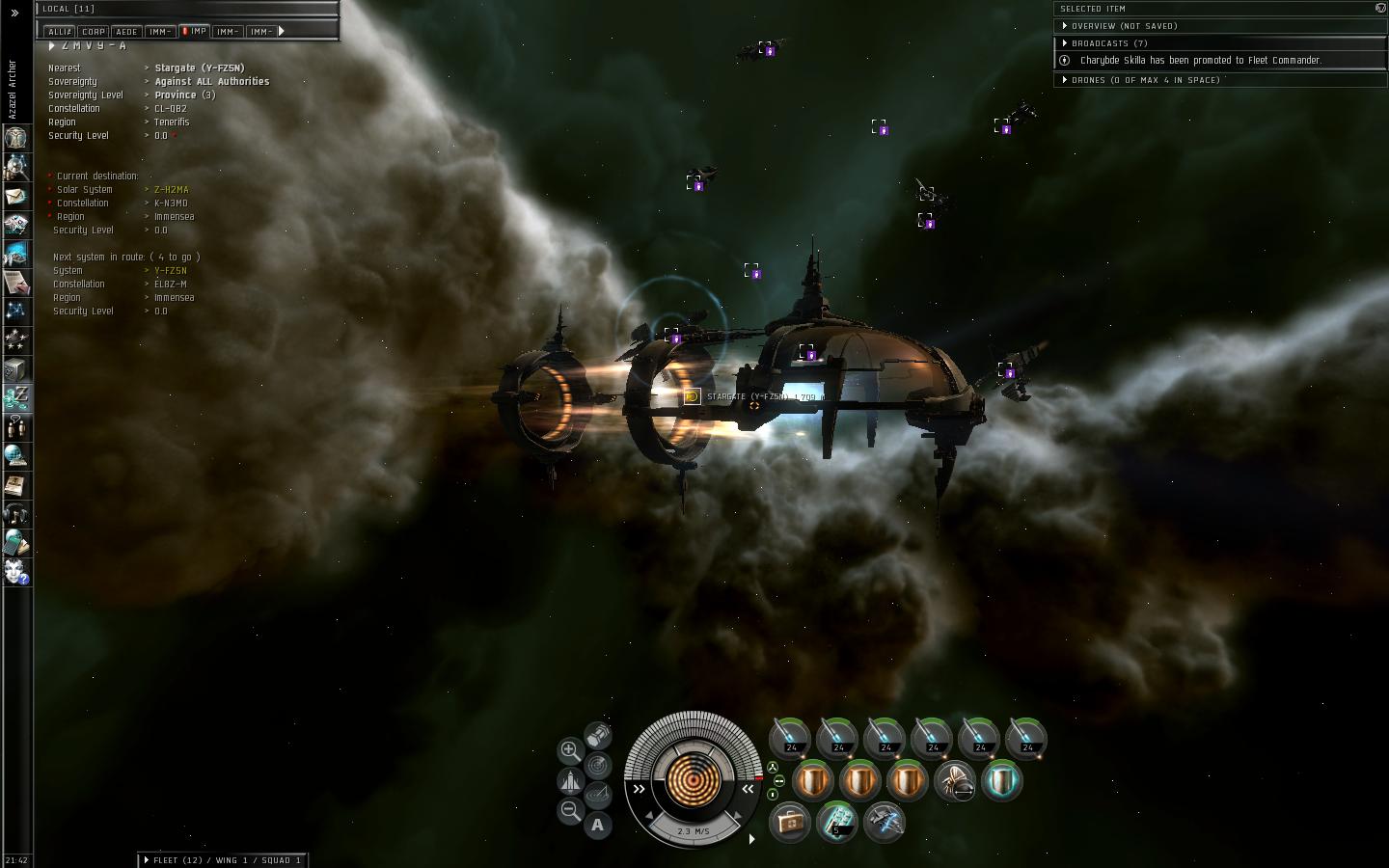Activate the first-aid case module
Image resolution: width=1389 pixels, height=868 pixels.
tap(790, 823)
